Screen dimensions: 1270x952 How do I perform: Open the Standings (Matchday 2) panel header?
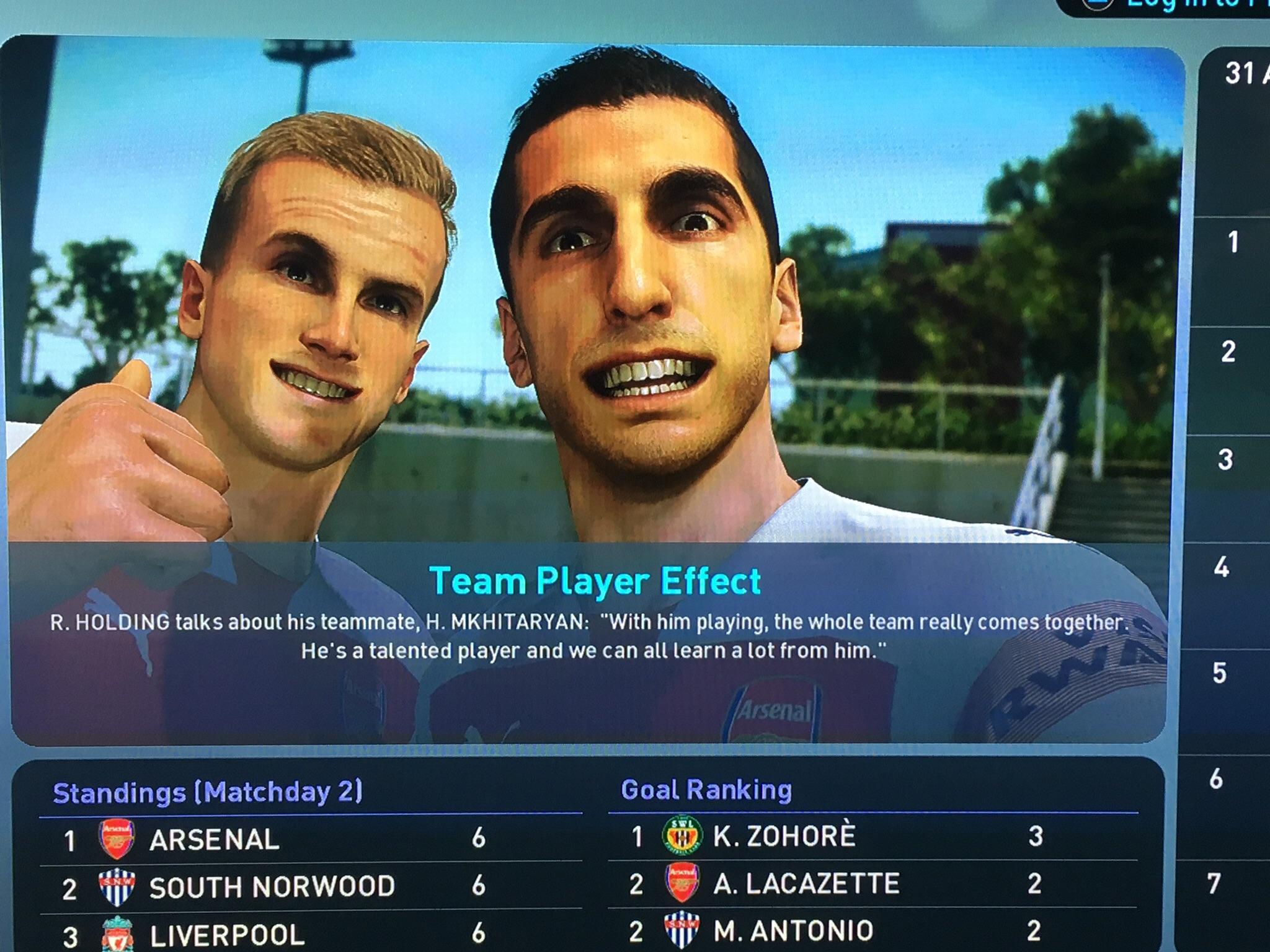tap(208, 793)
